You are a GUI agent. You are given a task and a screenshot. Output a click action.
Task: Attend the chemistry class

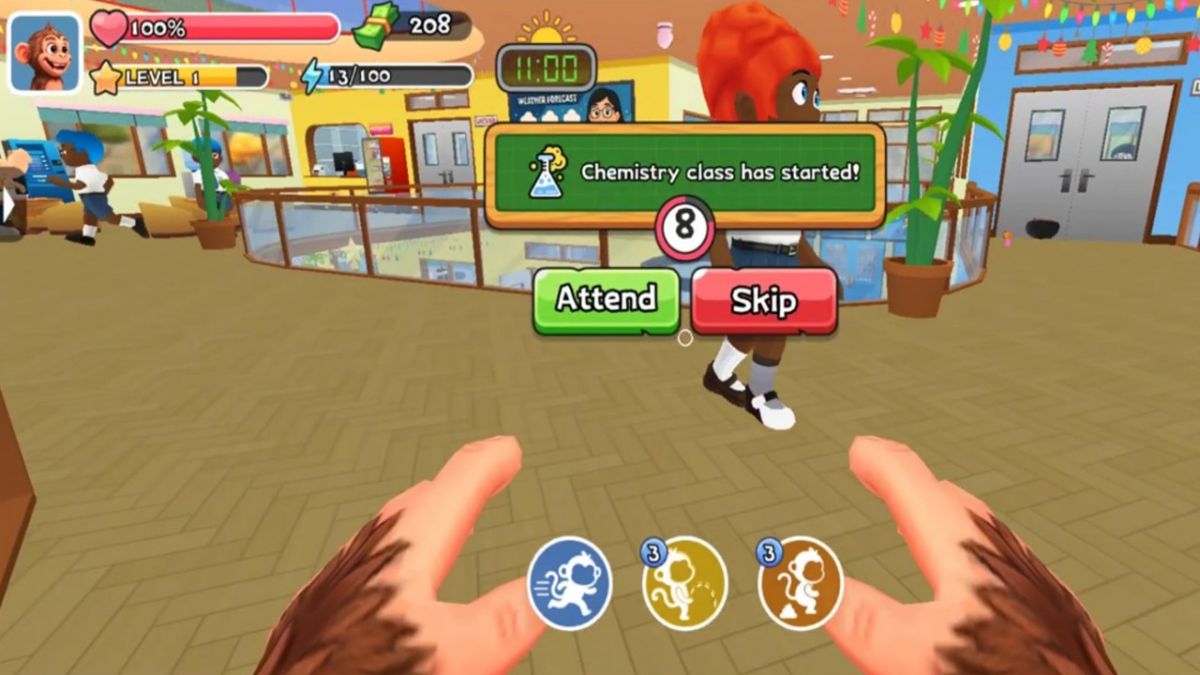point(606,299)
